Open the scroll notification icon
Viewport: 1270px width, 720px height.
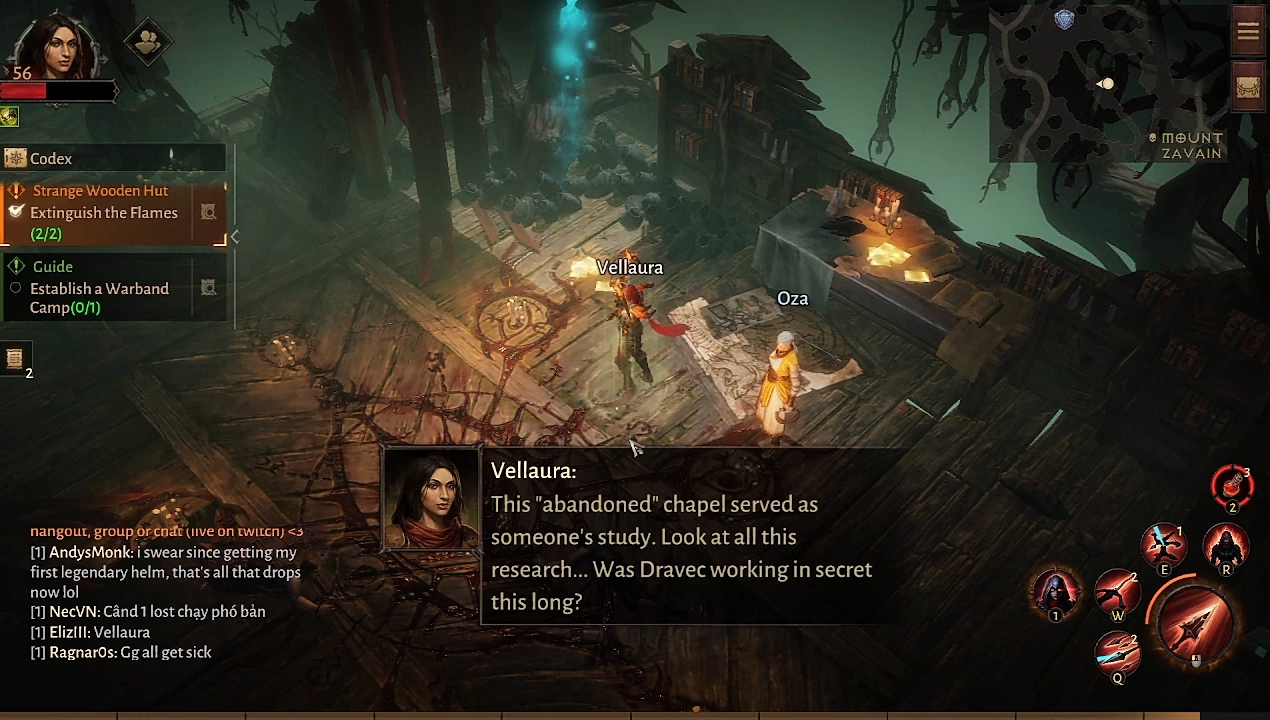click(15, 358)
